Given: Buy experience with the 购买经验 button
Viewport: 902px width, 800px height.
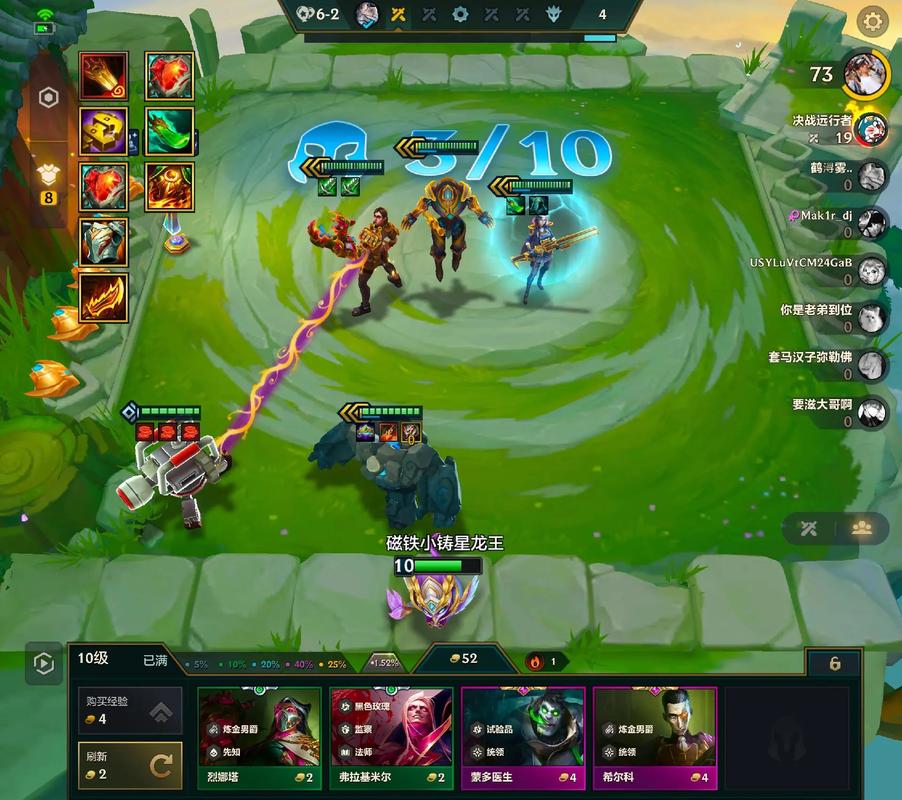Looking at the screenshot, I should [x=130, y=711].
